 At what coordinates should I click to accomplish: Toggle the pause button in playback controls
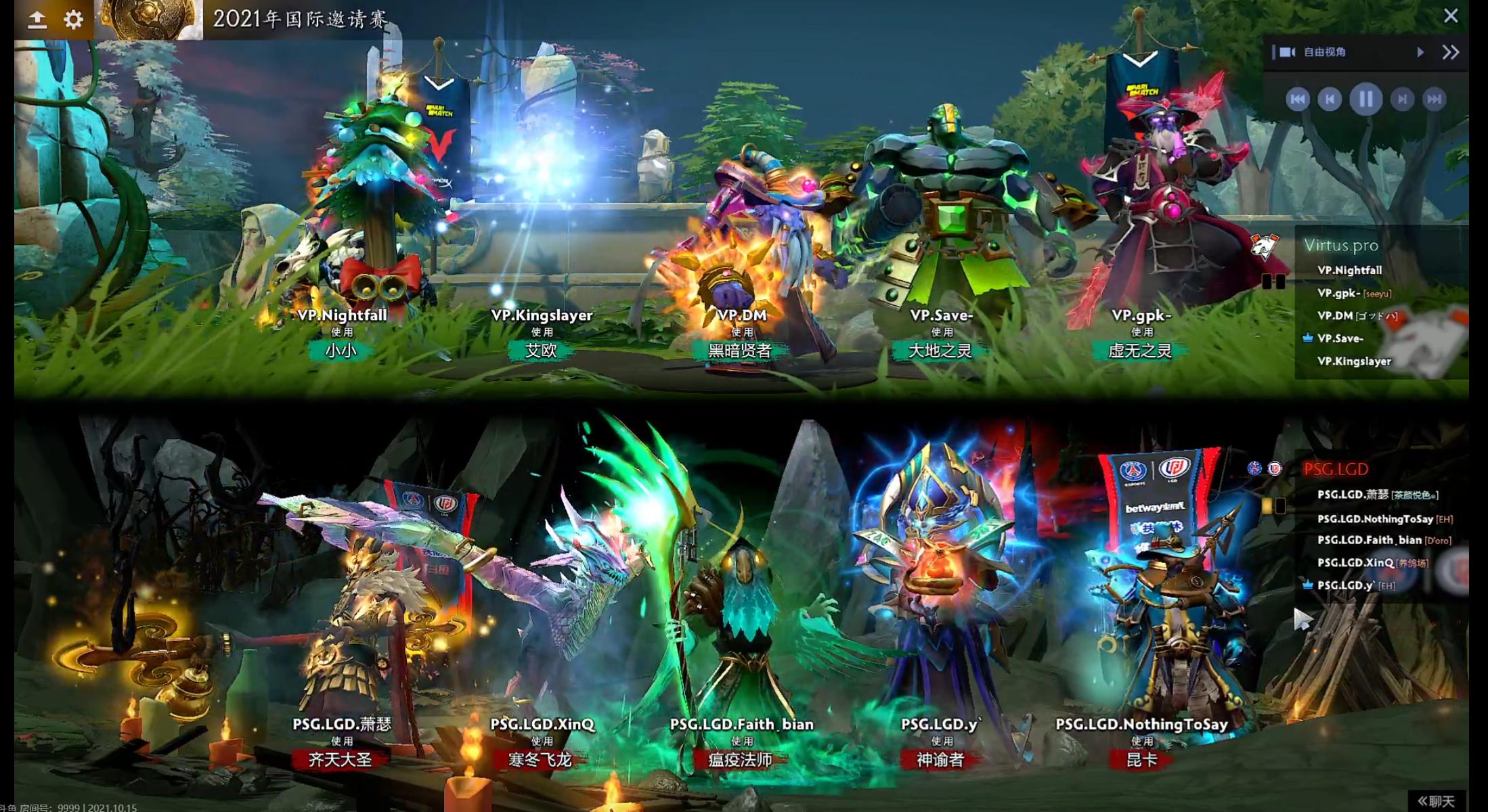coord(1365,99)
